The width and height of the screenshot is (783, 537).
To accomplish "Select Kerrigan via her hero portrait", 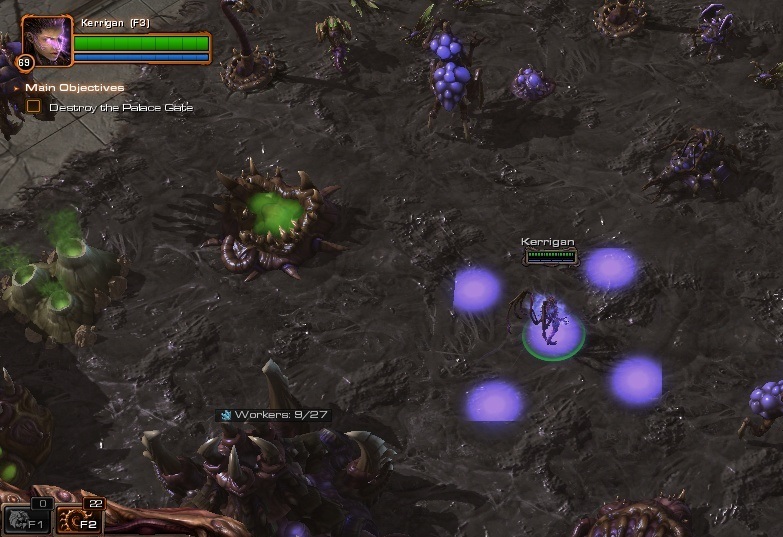I will (x=47, y=41).
